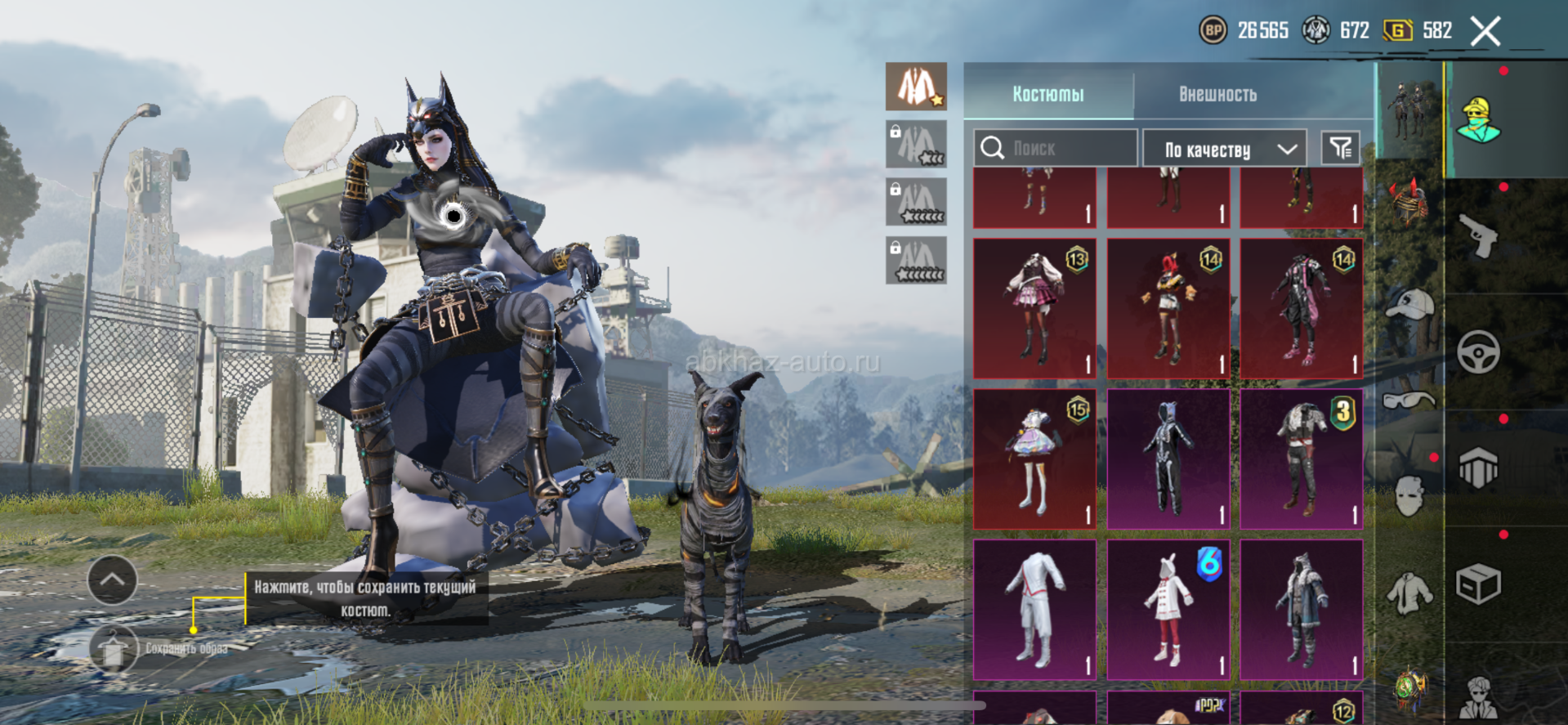The height and width of the screenshot is (725, 1568).
Task: Select the cap headwear category
Action: click(1410, 305)
